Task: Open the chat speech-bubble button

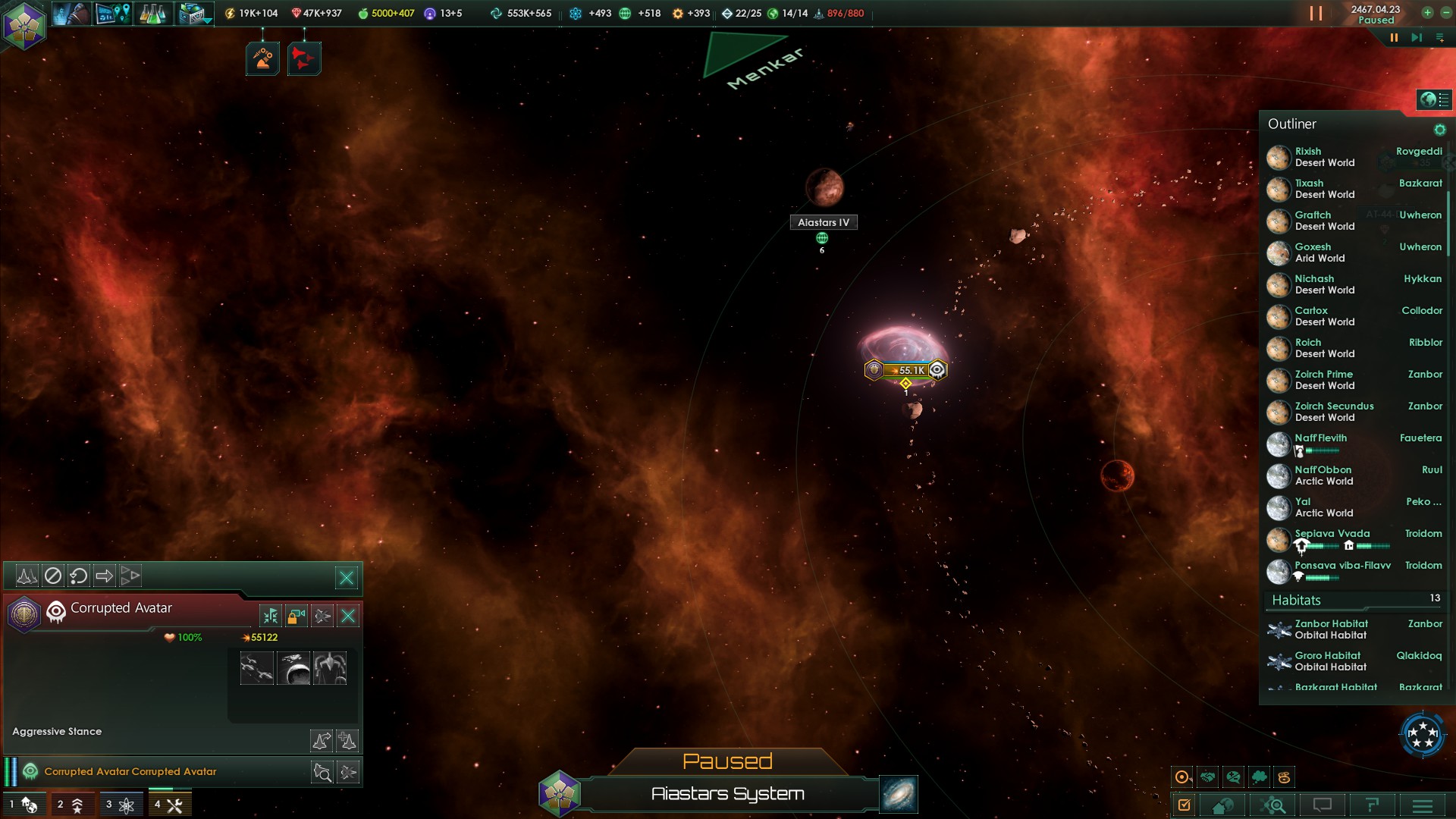Action: click(1323, 805)
